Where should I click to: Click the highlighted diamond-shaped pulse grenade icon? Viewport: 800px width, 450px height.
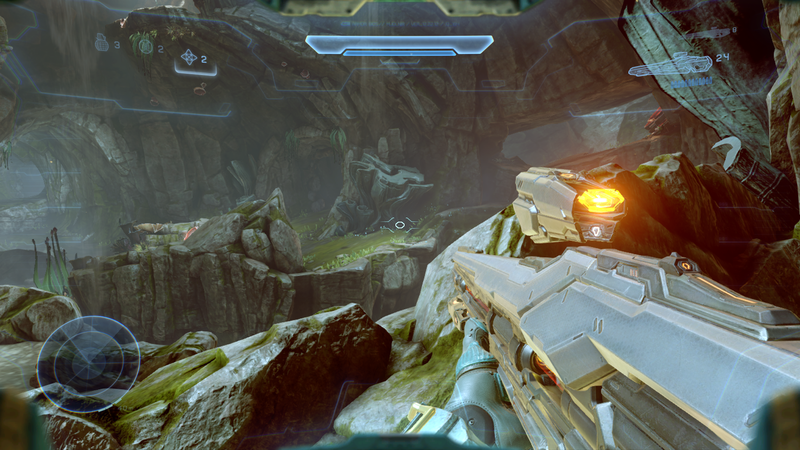tap(189, 58)
